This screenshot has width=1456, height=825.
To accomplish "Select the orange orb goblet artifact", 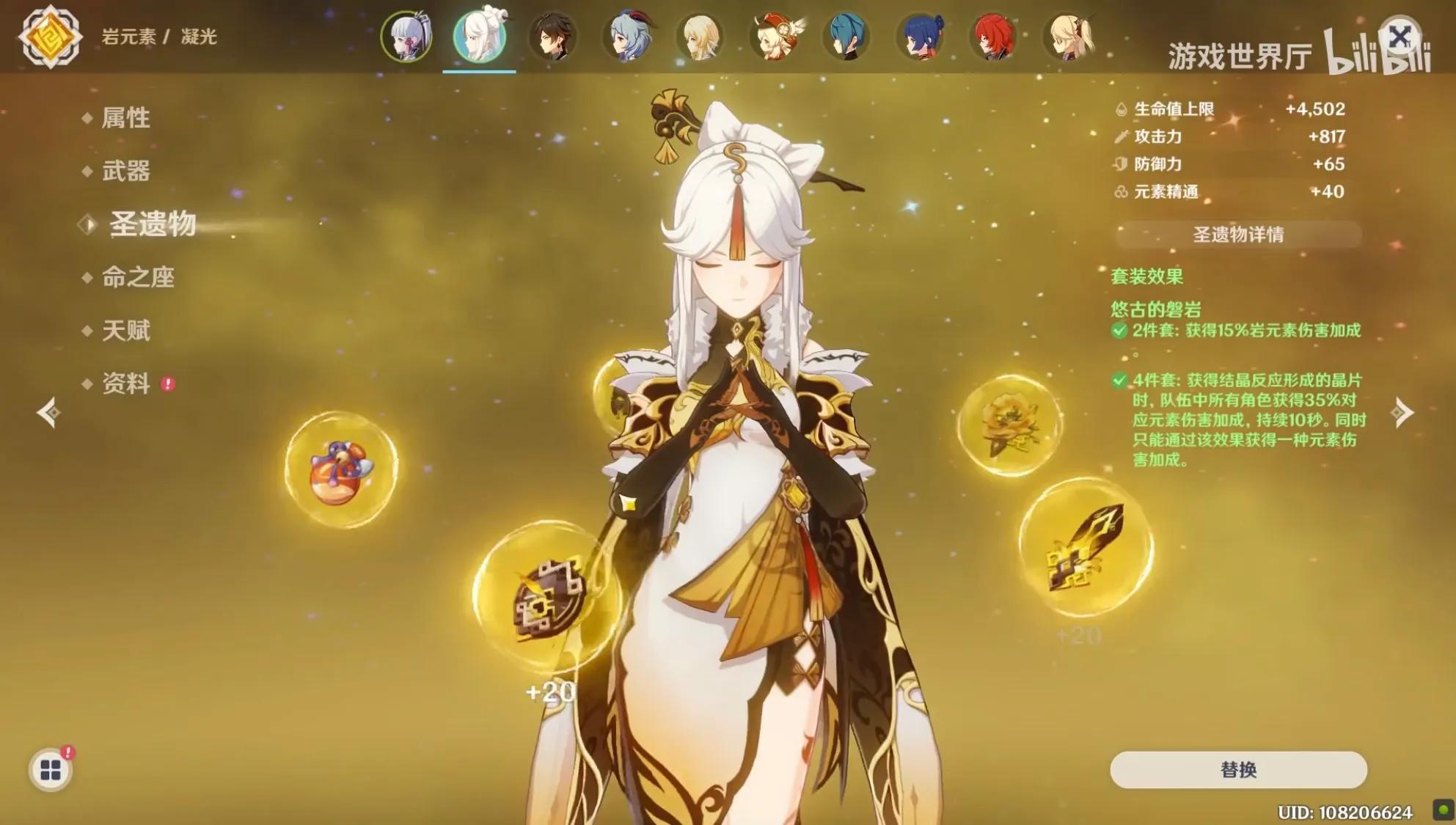I will point(341,469).
